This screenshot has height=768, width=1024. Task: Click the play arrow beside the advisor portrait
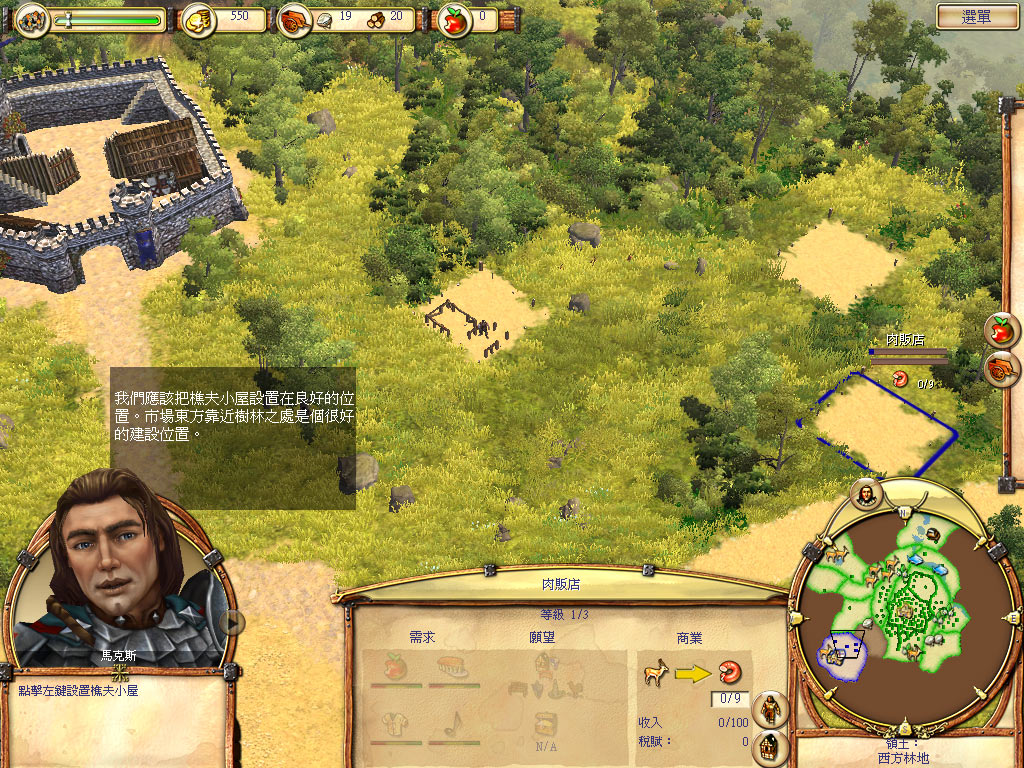tap(232, 622)
